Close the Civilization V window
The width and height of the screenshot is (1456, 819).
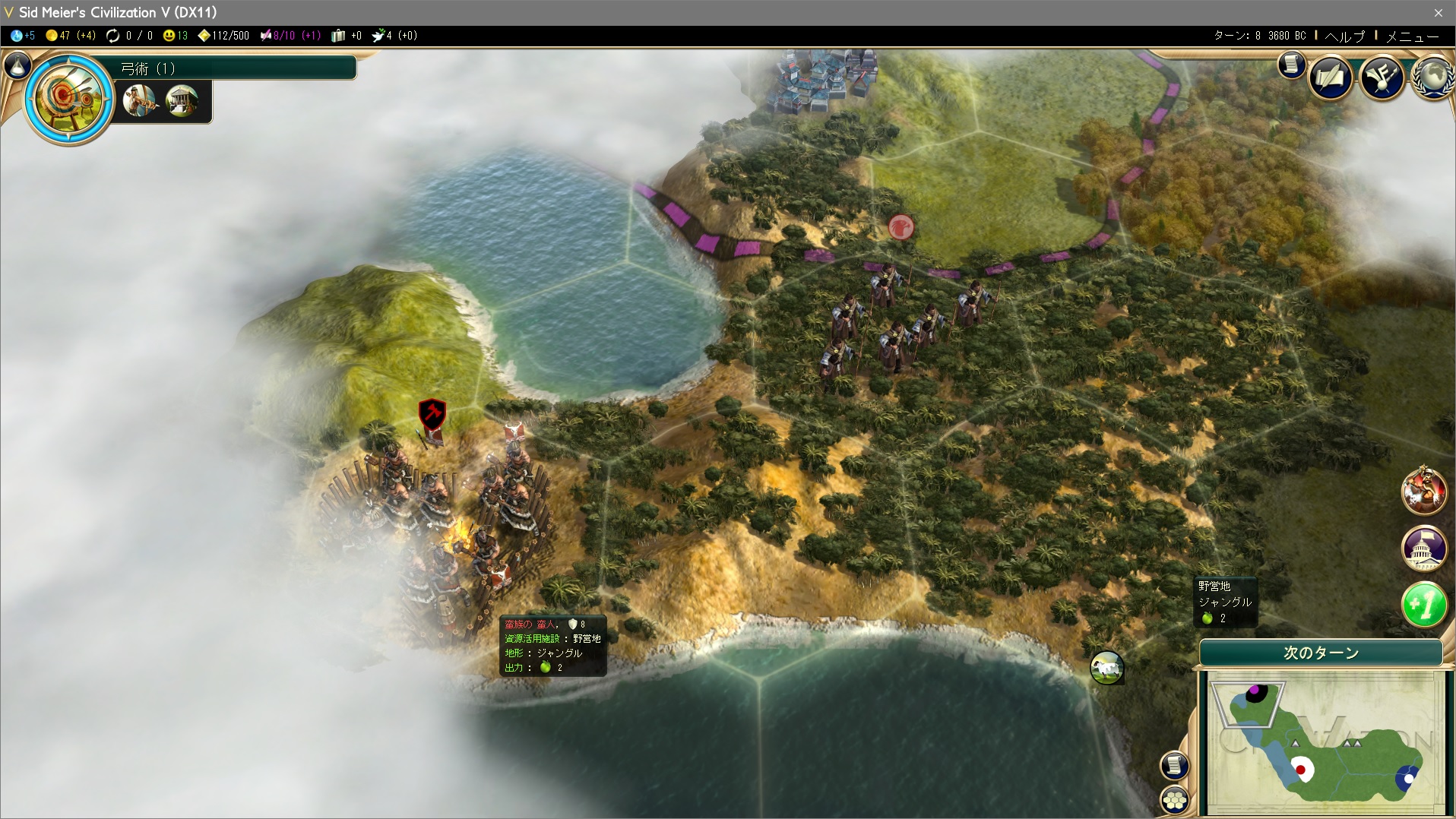point(1438,12)
